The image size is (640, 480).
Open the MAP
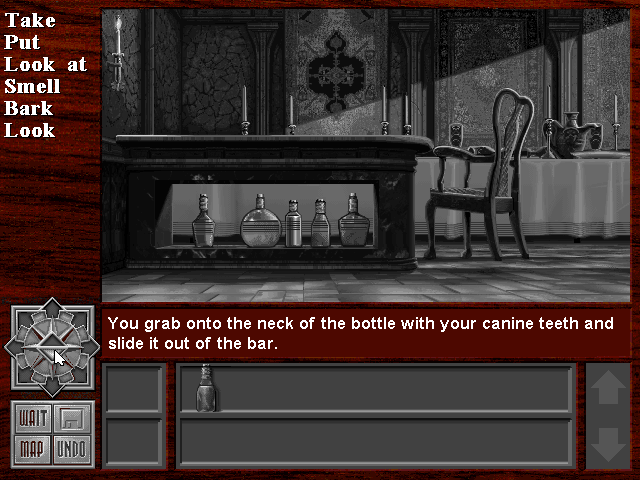[32, 448]
